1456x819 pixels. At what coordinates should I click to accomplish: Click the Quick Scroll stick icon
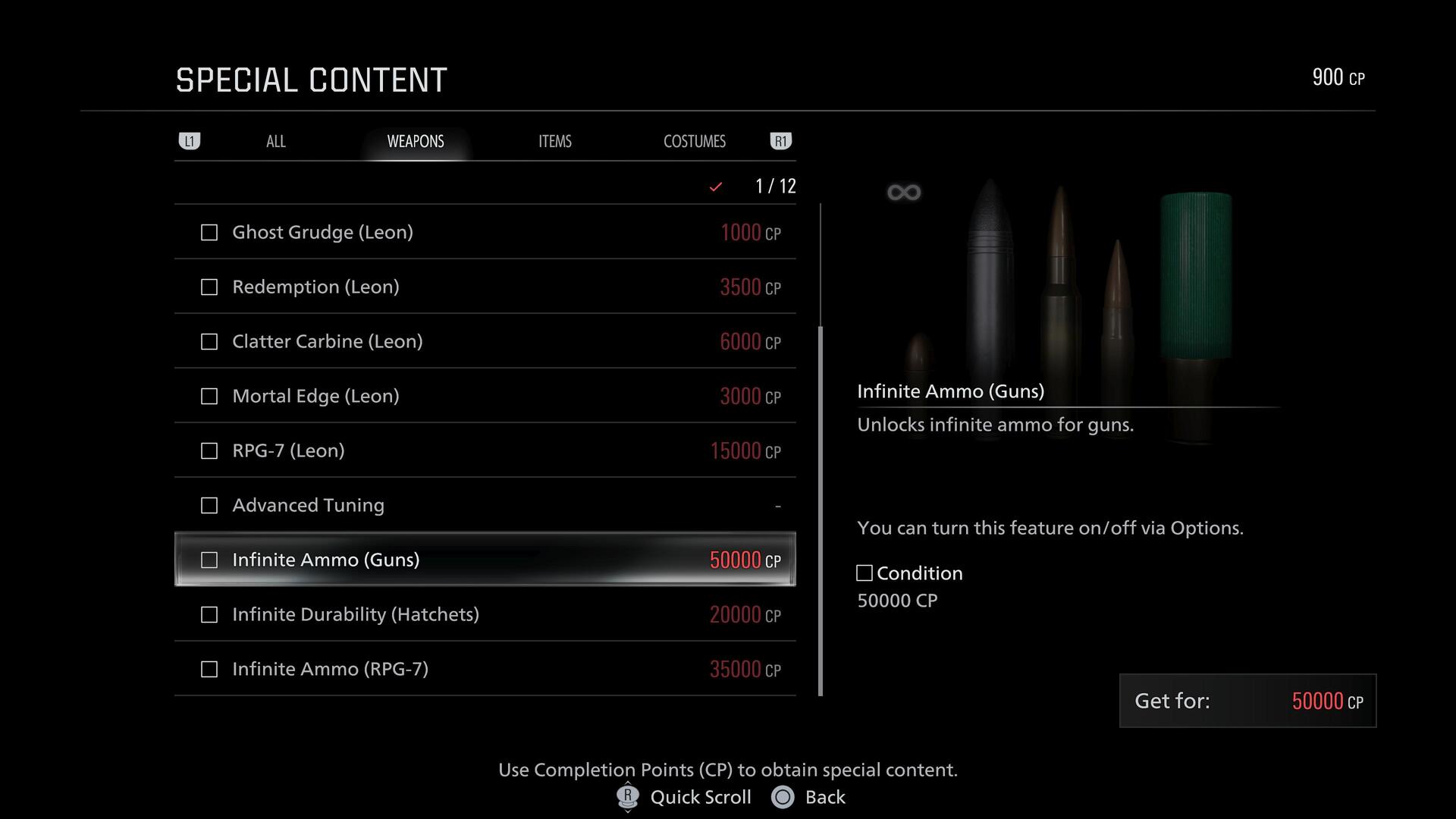pyautogui.click(x=626, y=797)
